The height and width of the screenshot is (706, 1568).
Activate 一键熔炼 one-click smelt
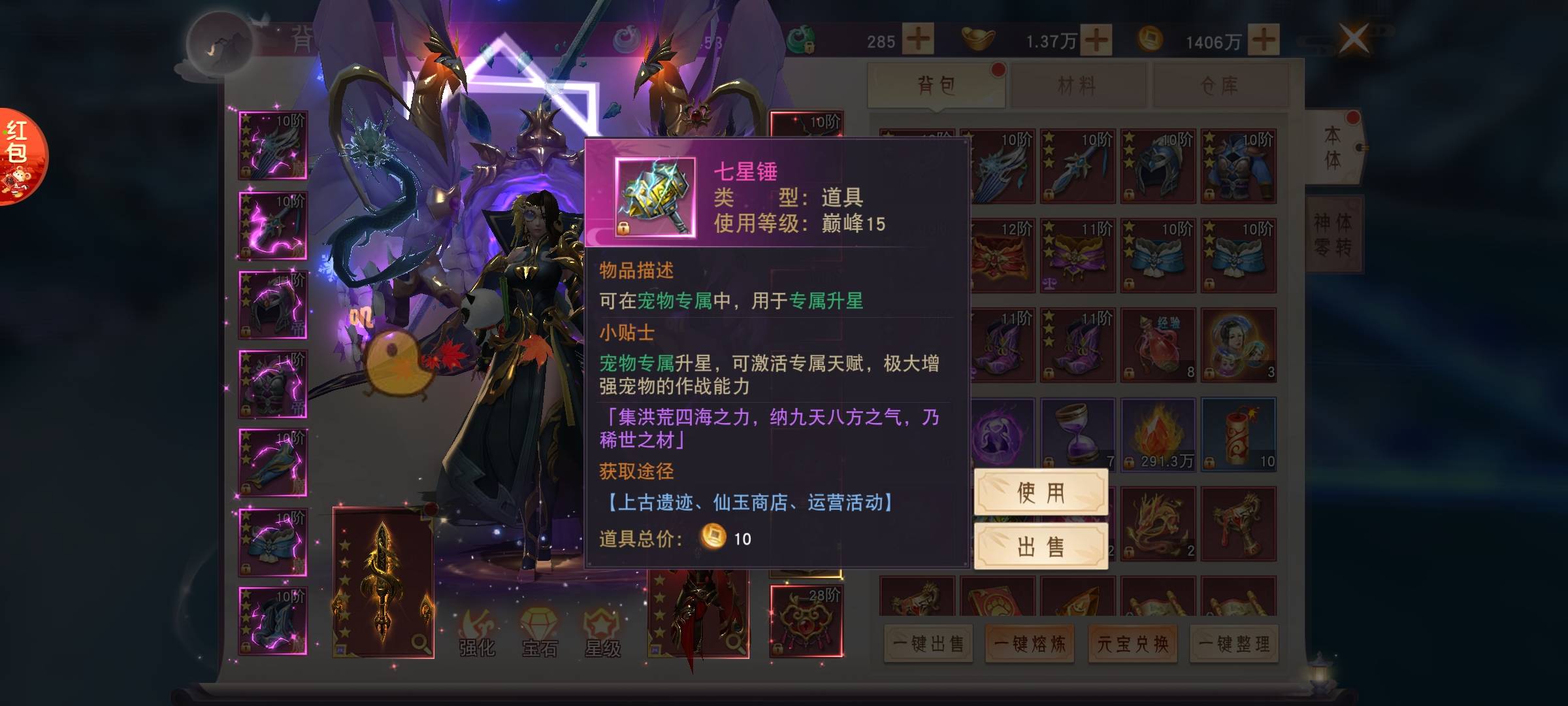(1030, 644)
